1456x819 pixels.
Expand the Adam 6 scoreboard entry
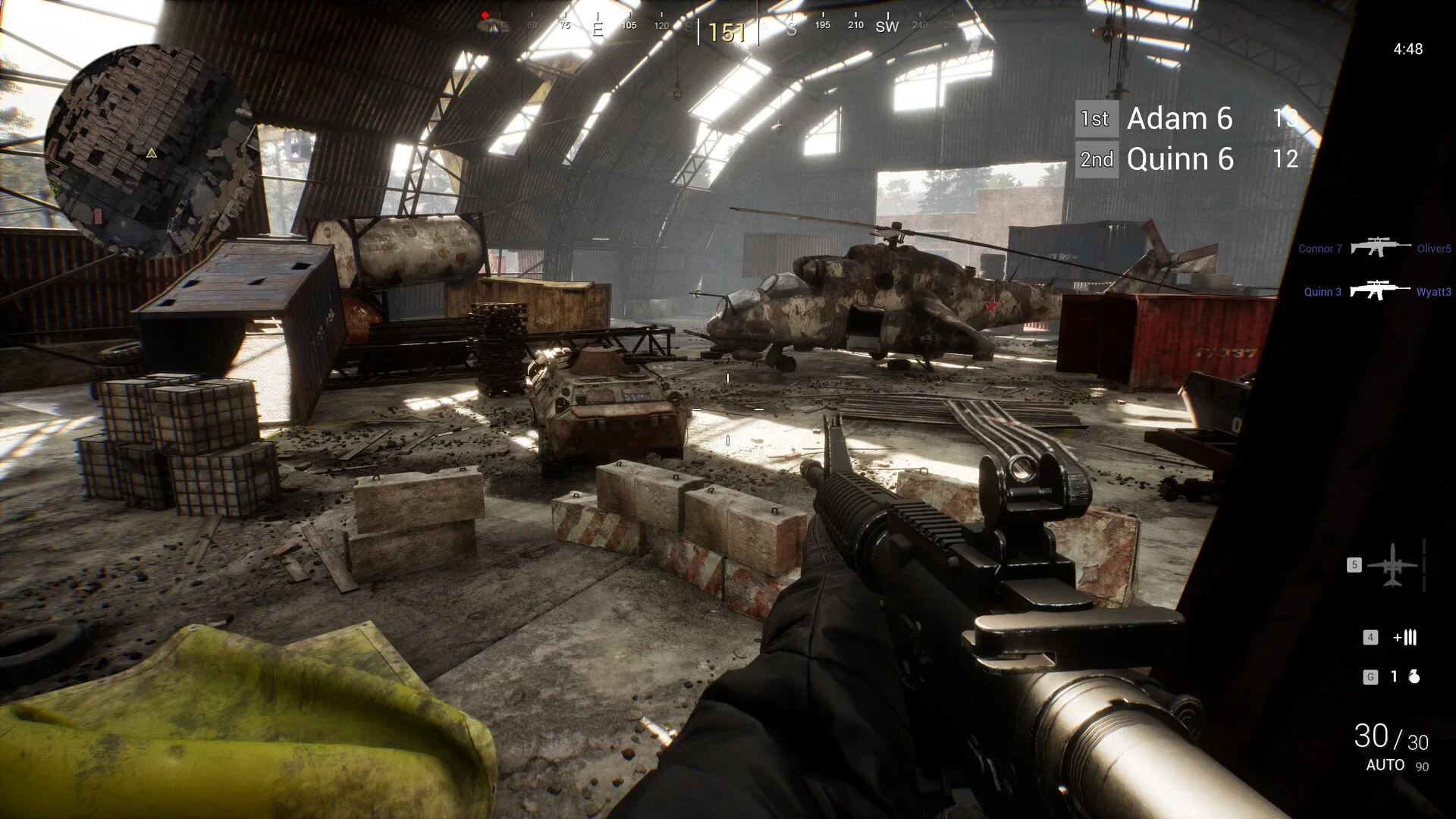pyautogui.click(x=1179, y=119)
